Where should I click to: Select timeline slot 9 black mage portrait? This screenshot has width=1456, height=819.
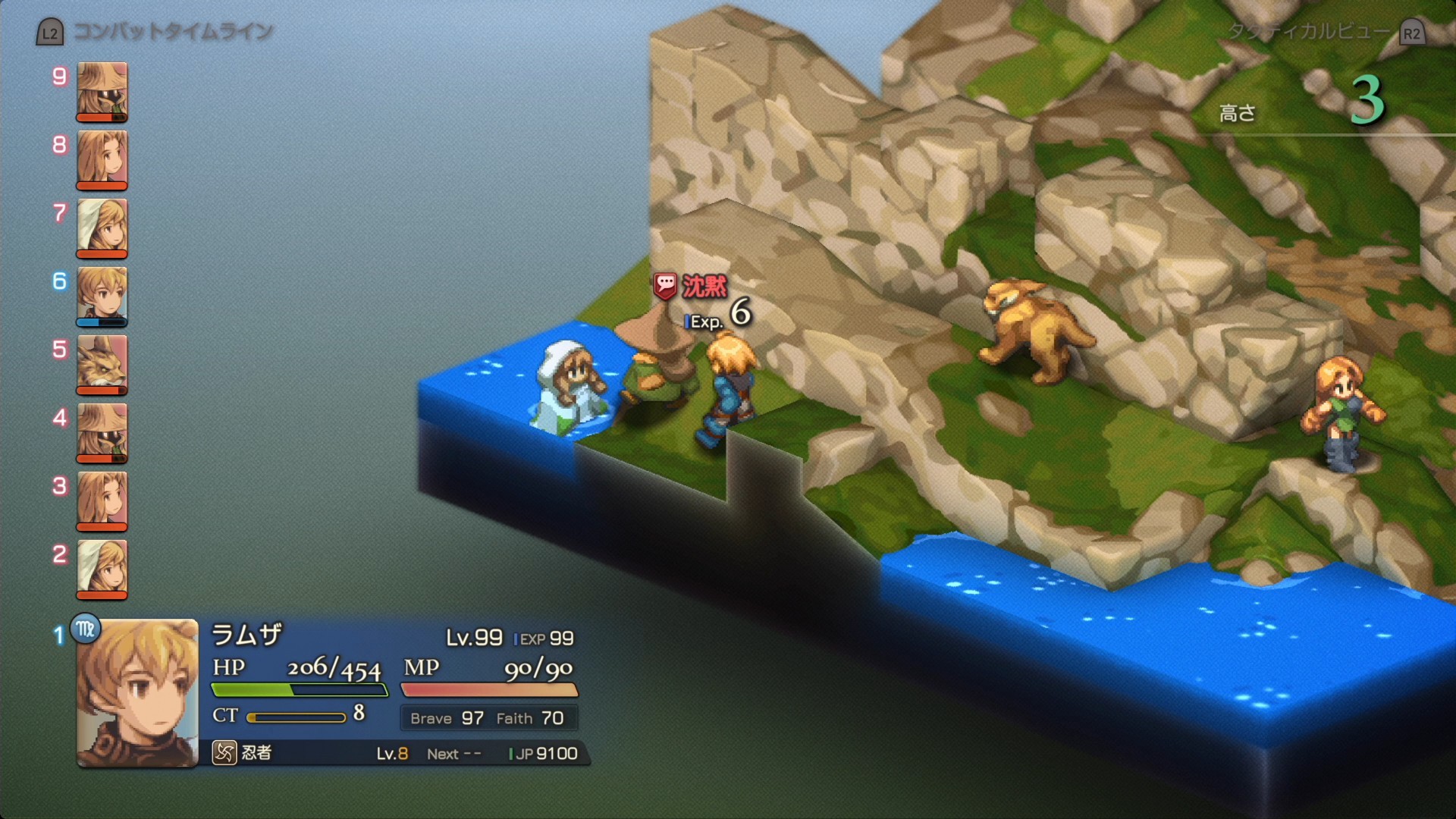pyautogui.click(x=102, y=91)
